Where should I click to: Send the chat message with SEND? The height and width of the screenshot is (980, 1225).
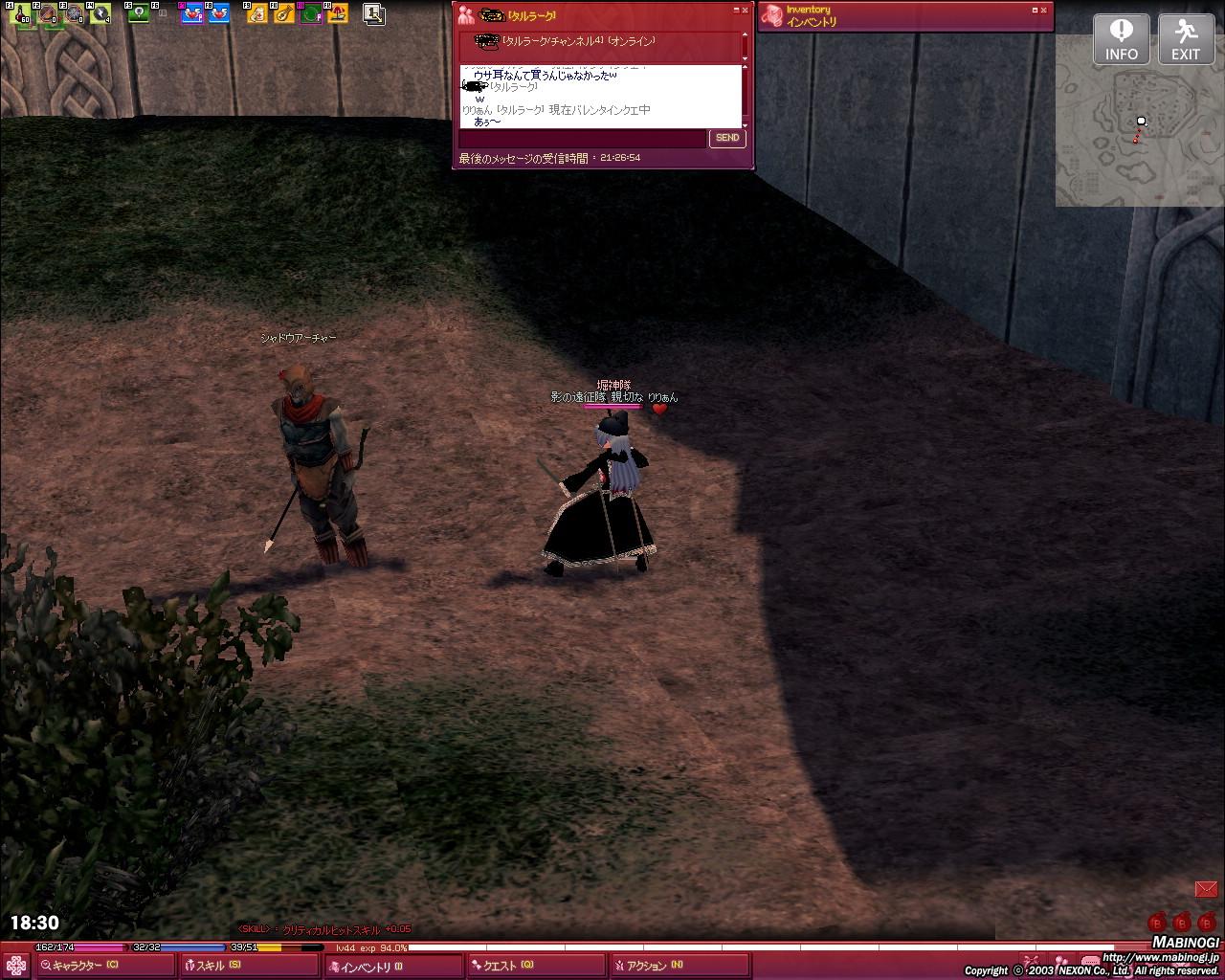727,138
